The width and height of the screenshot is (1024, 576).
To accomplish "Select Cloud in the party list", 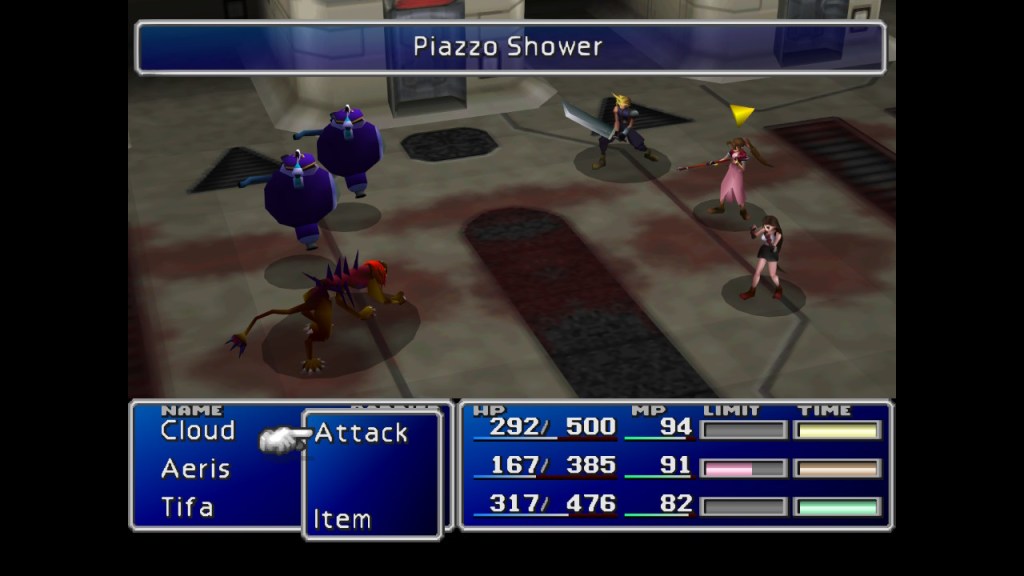I will [198, 431].
